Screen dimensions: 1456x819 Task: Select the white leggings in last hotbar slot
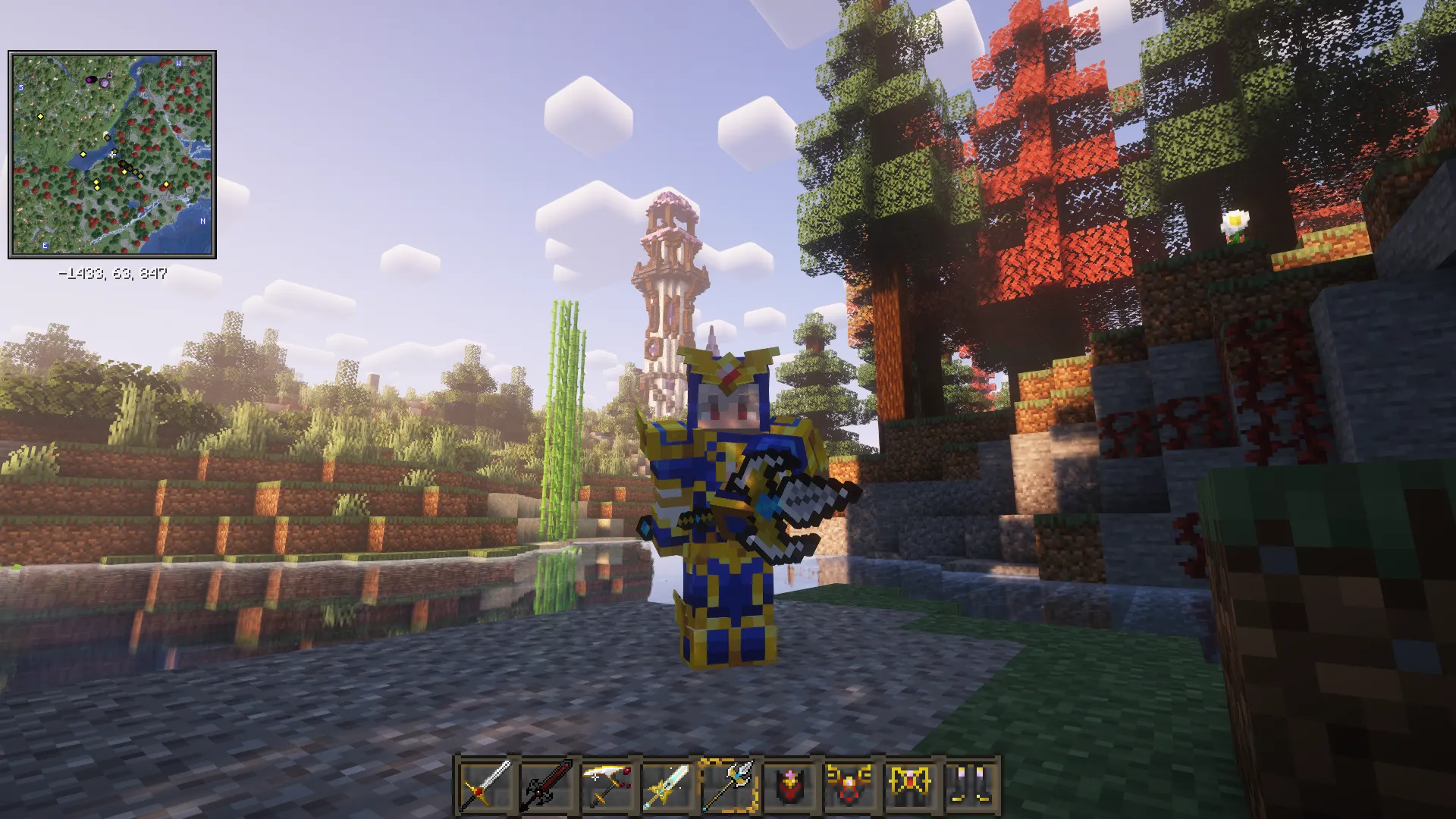(973, 783)
